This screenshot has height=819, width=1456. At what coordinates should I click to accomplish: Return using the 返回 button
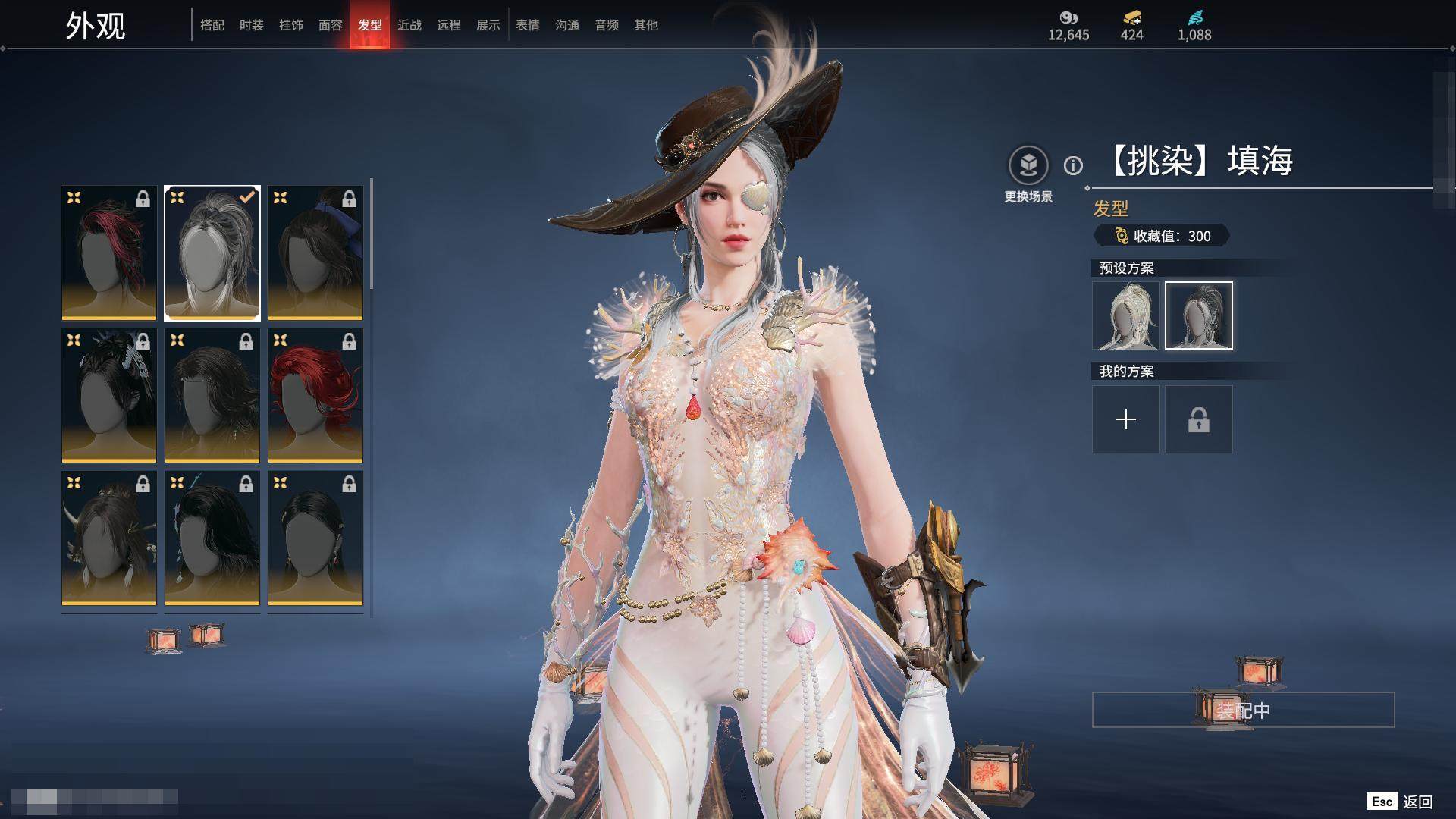(x=1417, y=802)
